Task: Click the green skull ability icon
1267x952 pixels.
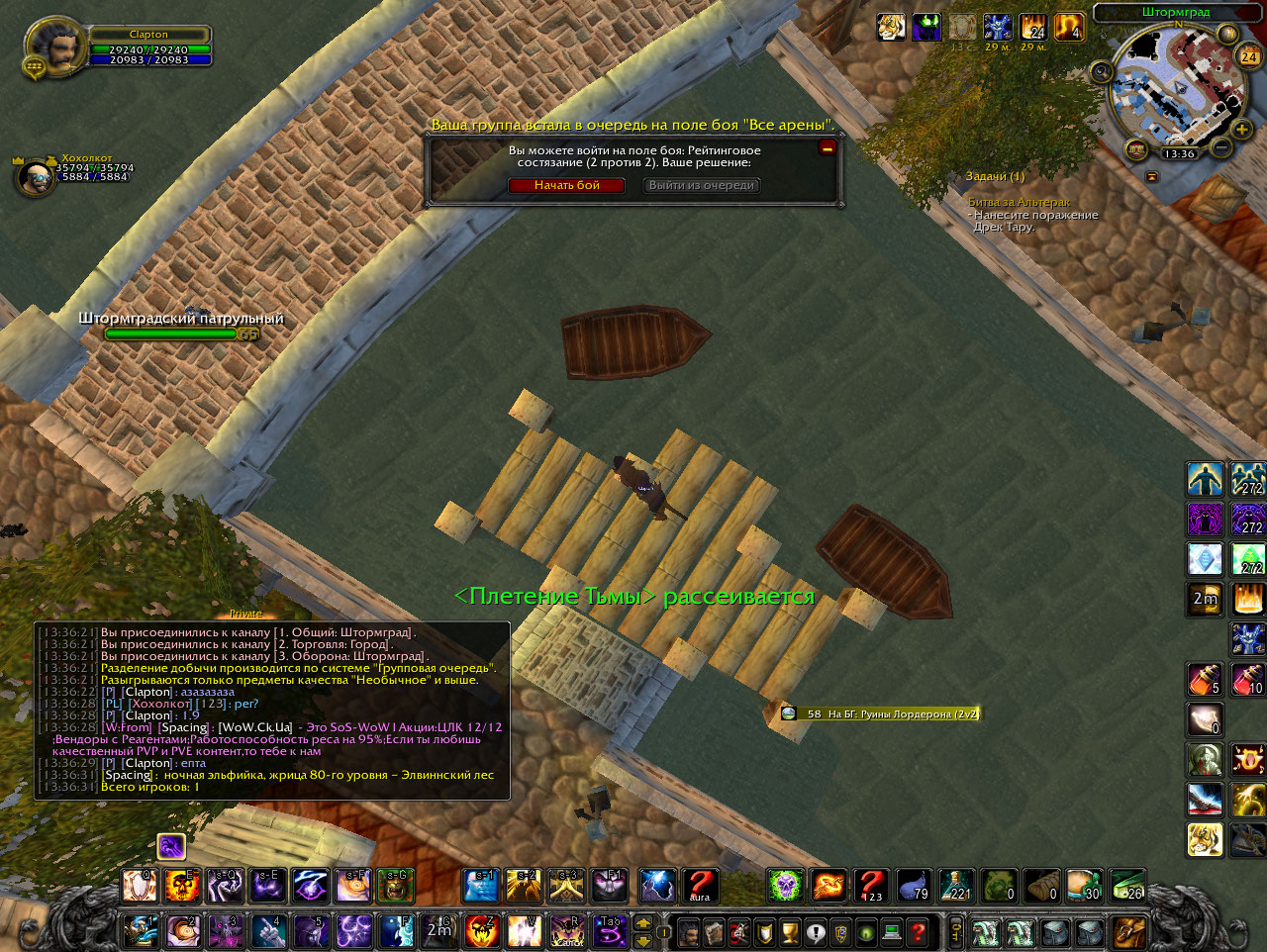Action: 785,886
